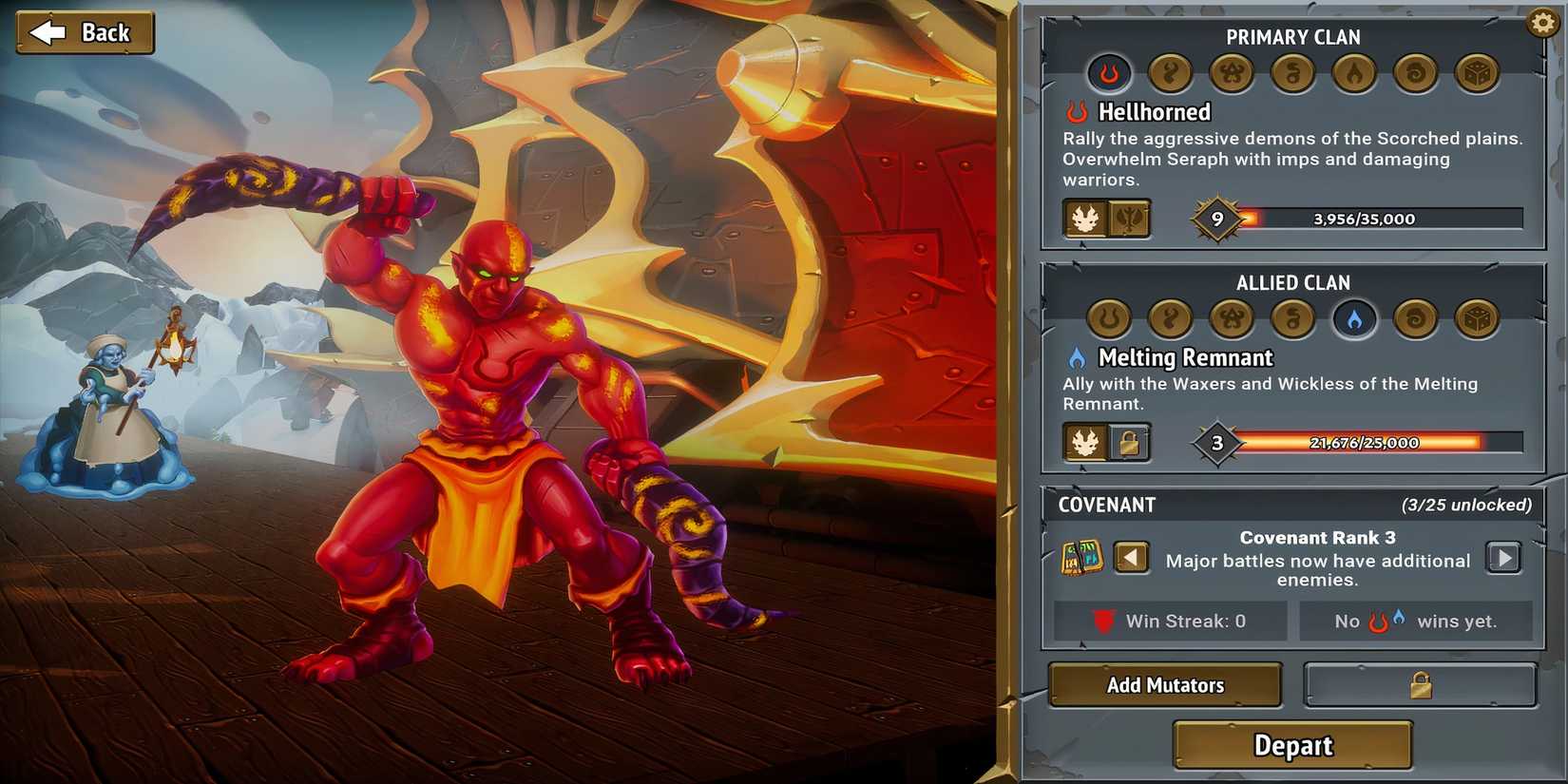Click the left arrow to lower Covenant Rank
The image size is (1568, 784).
(1132, 558)
